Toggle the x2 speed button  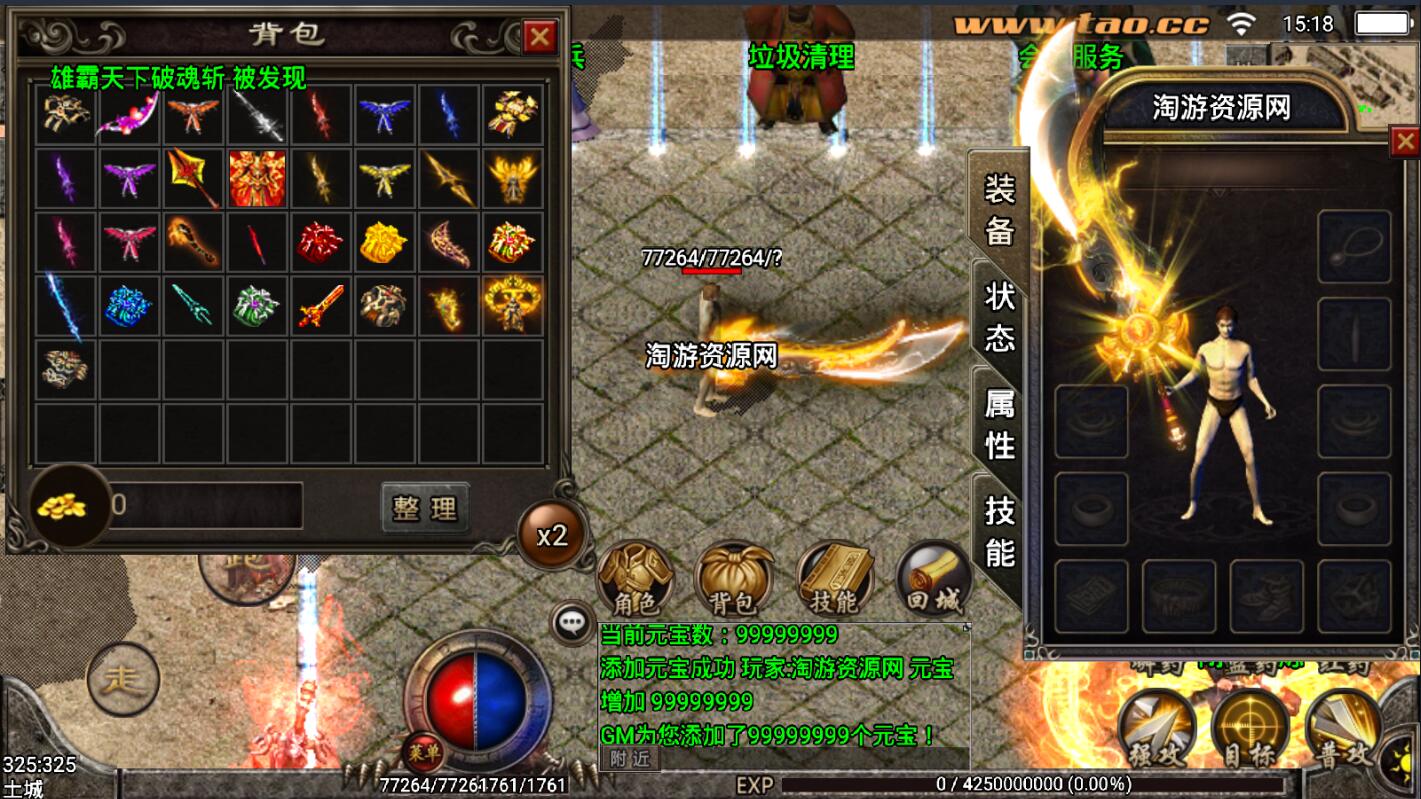click(x=551, y=535)
